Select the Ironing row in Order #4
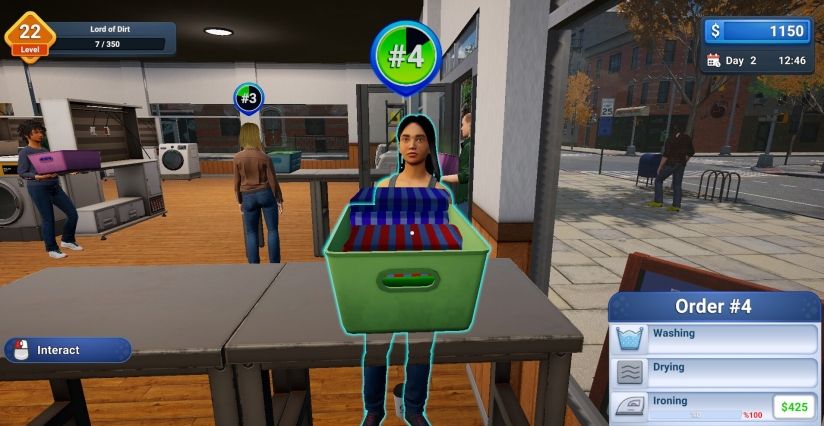The height and width of the screenshot is (426, 824). tap(690, 405)
